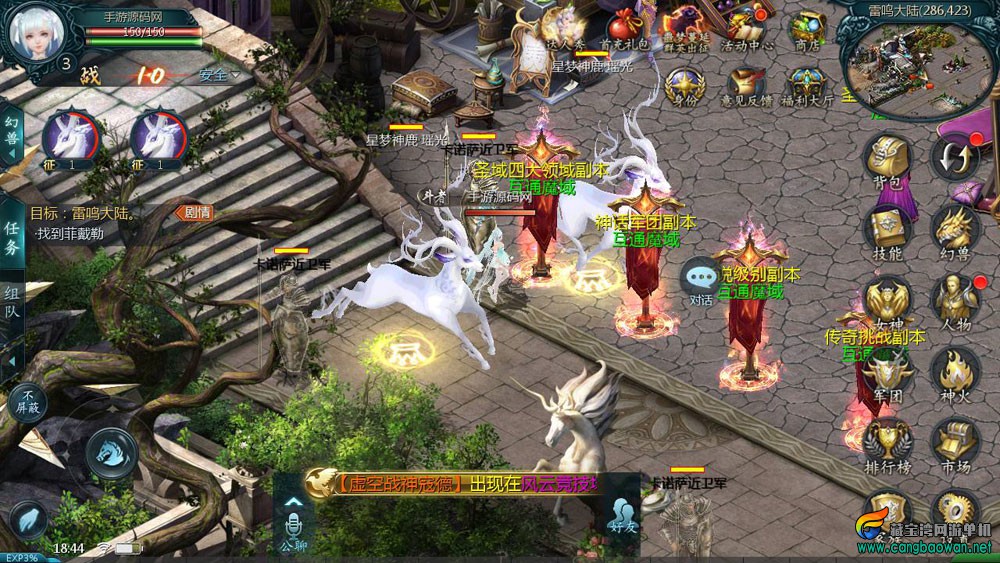Switch to the 组队 team tab
Screen dimensions: 1000x563
pyautogui.click(x=12, y=300)
